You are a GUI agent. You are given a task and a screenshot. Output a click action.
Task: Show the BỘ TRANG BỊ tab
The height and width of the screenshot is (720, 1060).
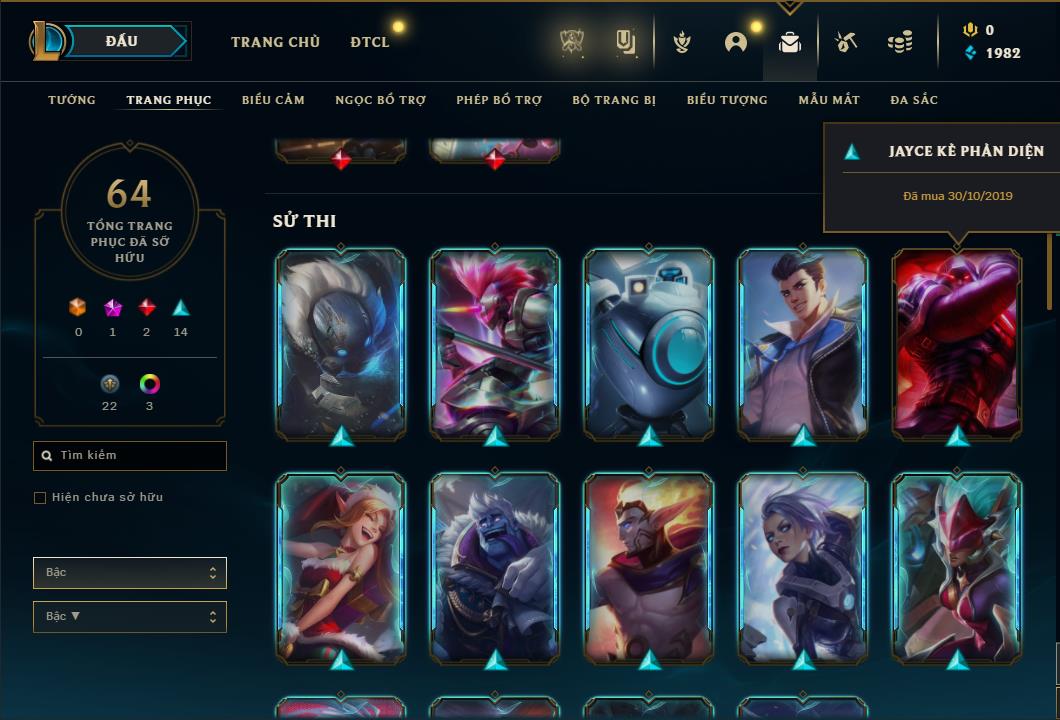click(614, 100)
